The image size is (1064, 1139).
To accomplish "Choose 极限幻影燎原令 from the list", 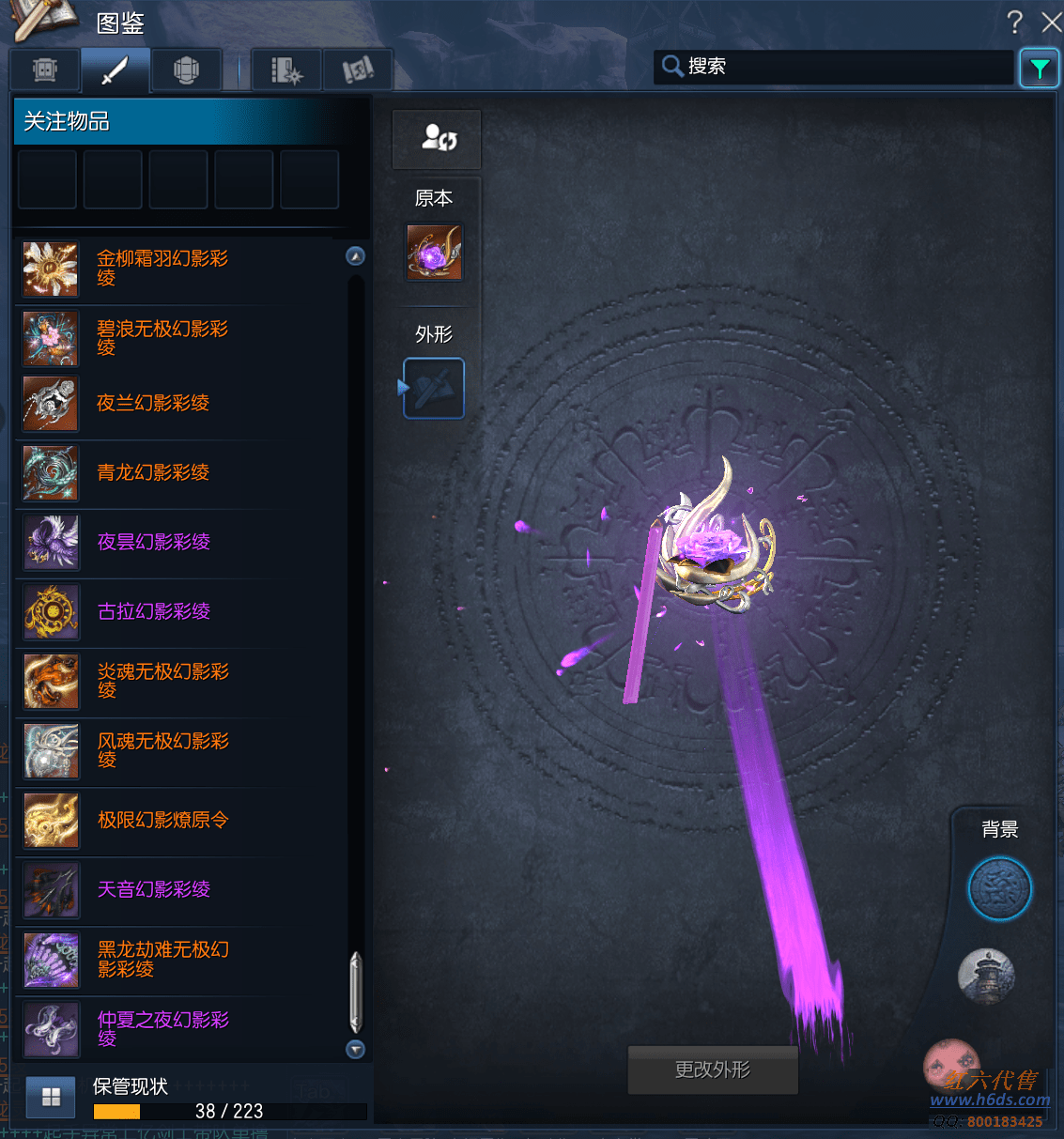I will pyautogui.click(x=162, y=821).
